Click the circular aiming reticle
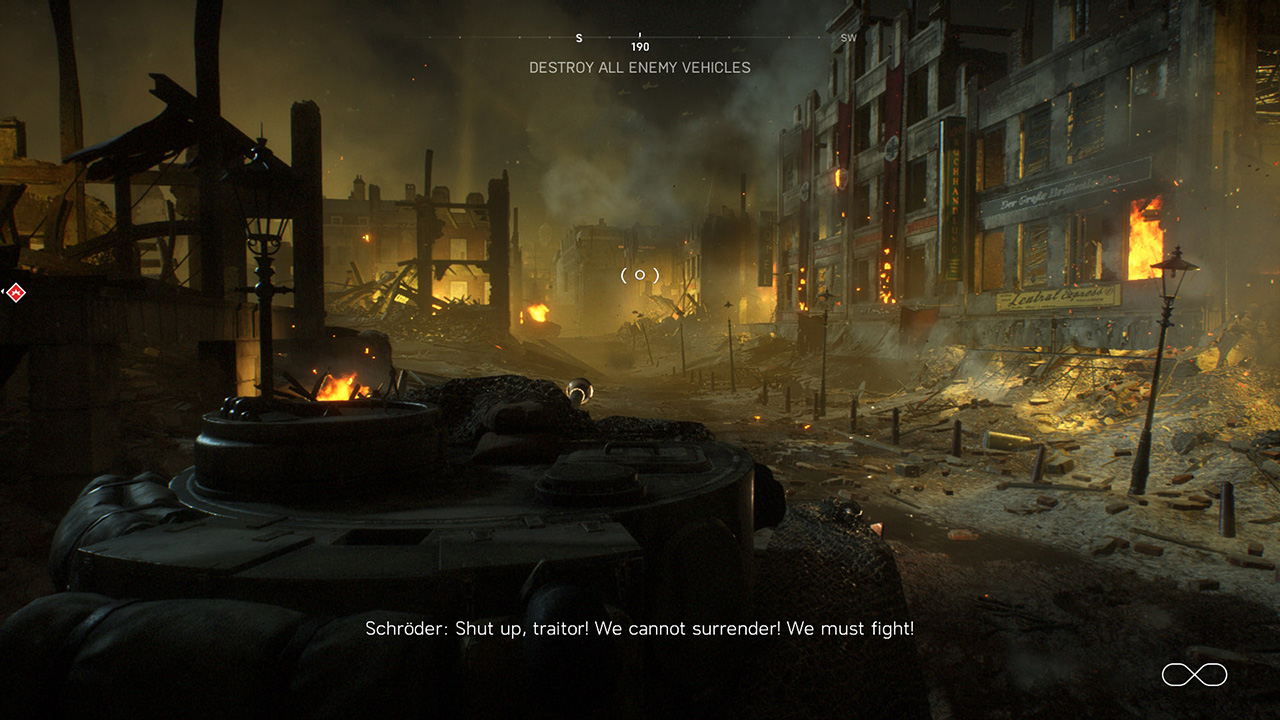 coord(638,274)
